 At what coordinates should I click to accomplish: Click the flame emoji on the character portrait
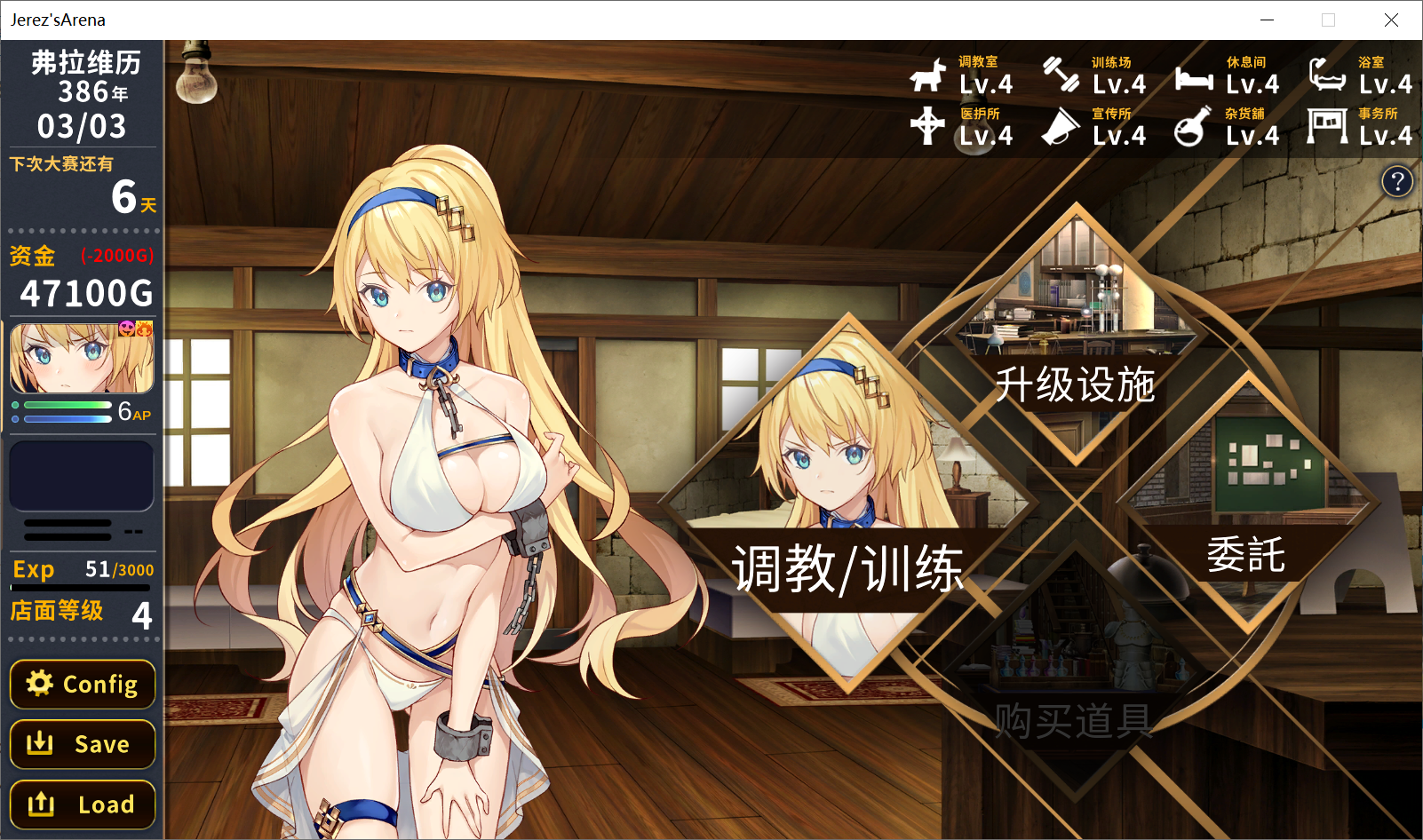coord(144,329)
